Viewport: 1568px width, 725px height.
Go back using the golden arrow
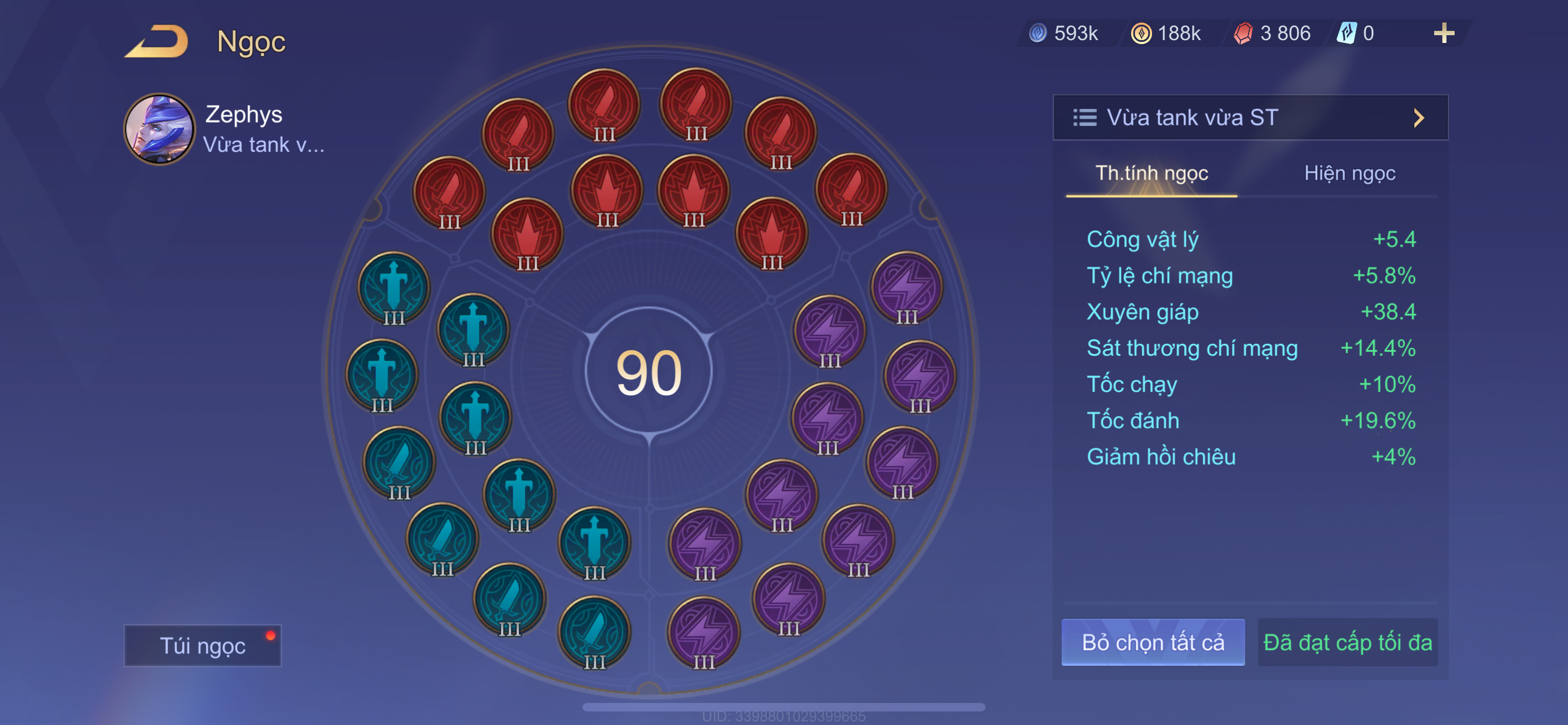tap(157, 42)
